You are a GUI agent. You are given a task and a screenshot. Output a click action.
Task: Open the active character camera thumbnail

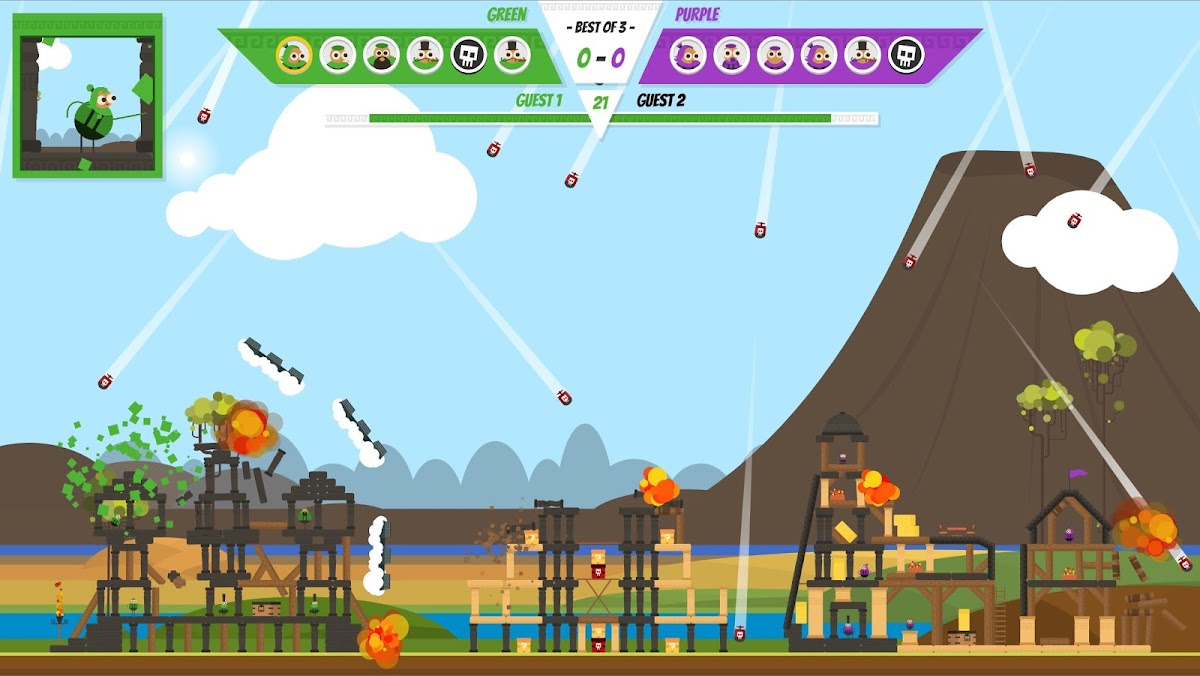(x=88, y=96)
